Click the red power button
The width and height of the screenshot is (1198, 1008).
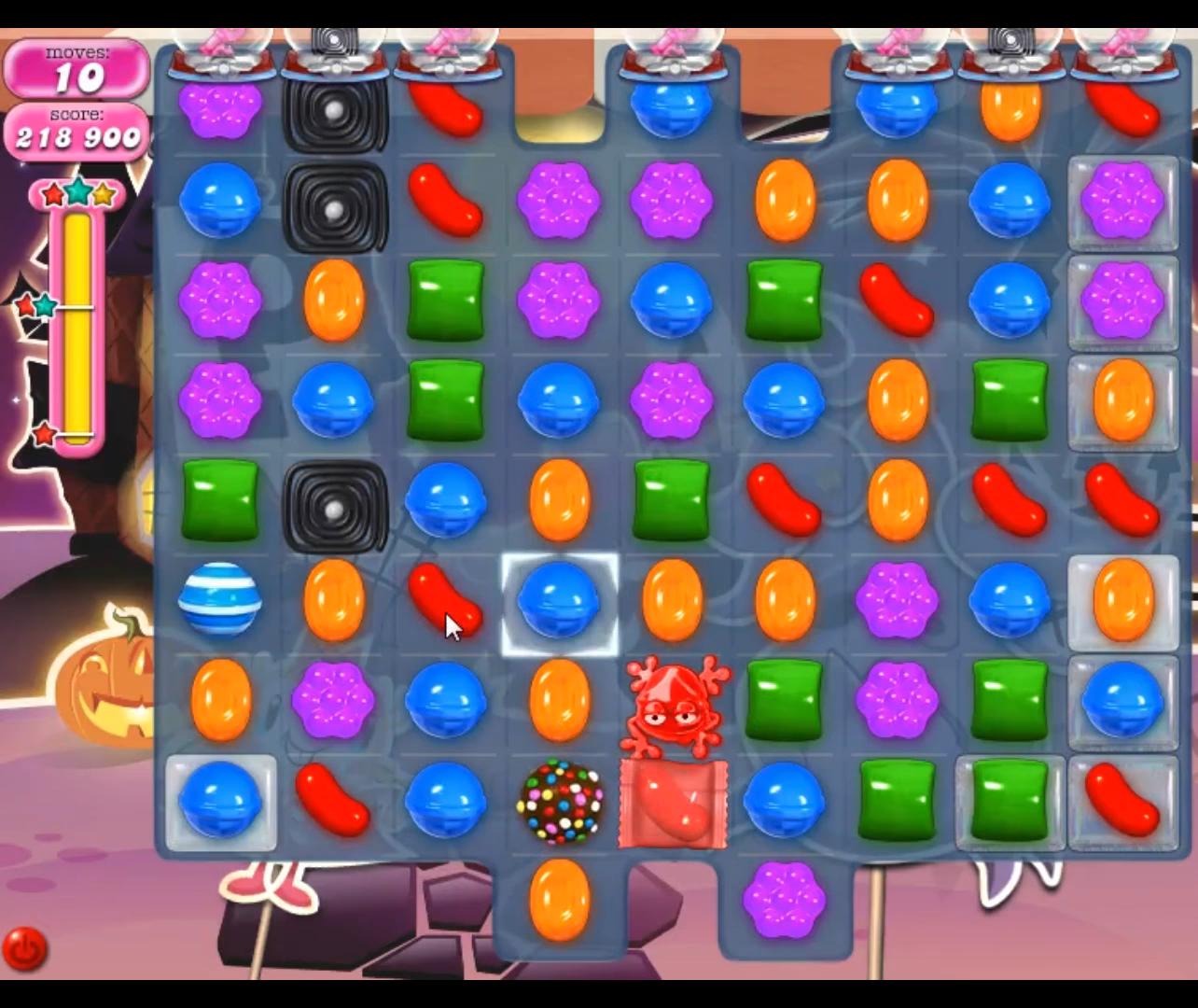25,950
